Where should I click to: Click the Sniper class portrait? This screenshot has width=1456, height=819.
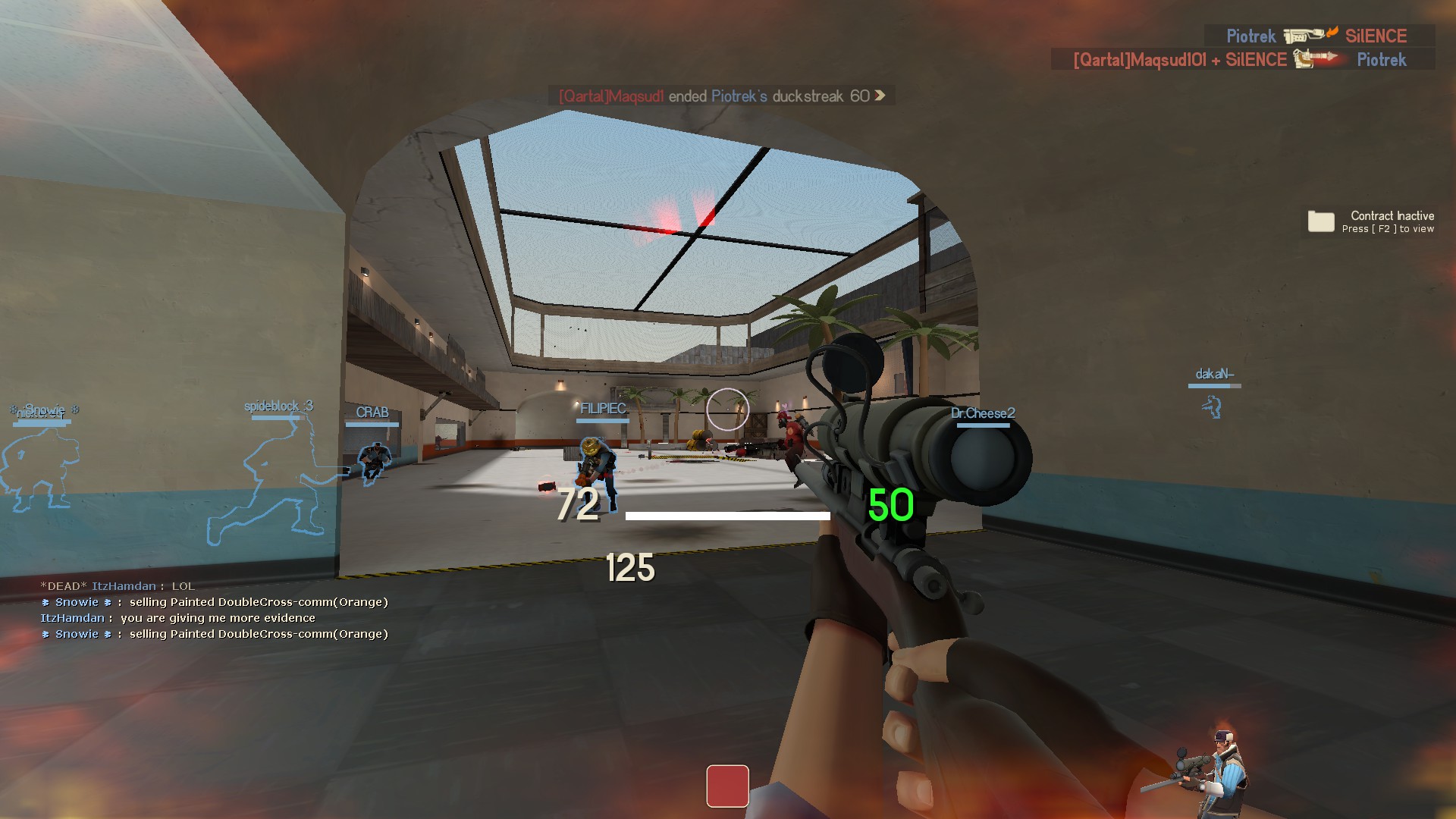click(1207, 767)
